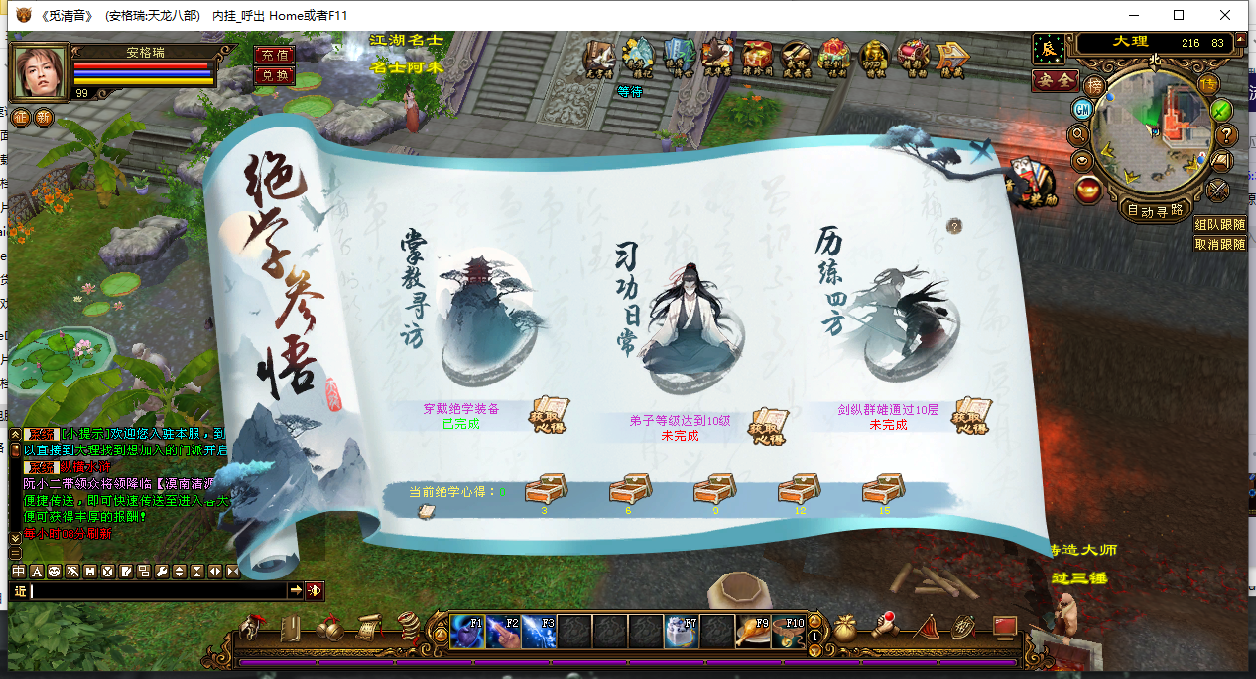Claim 获取心得 for 穿戴绝学装备
Viewport: 1256px width, 679px height.
[x=548, y=415]
